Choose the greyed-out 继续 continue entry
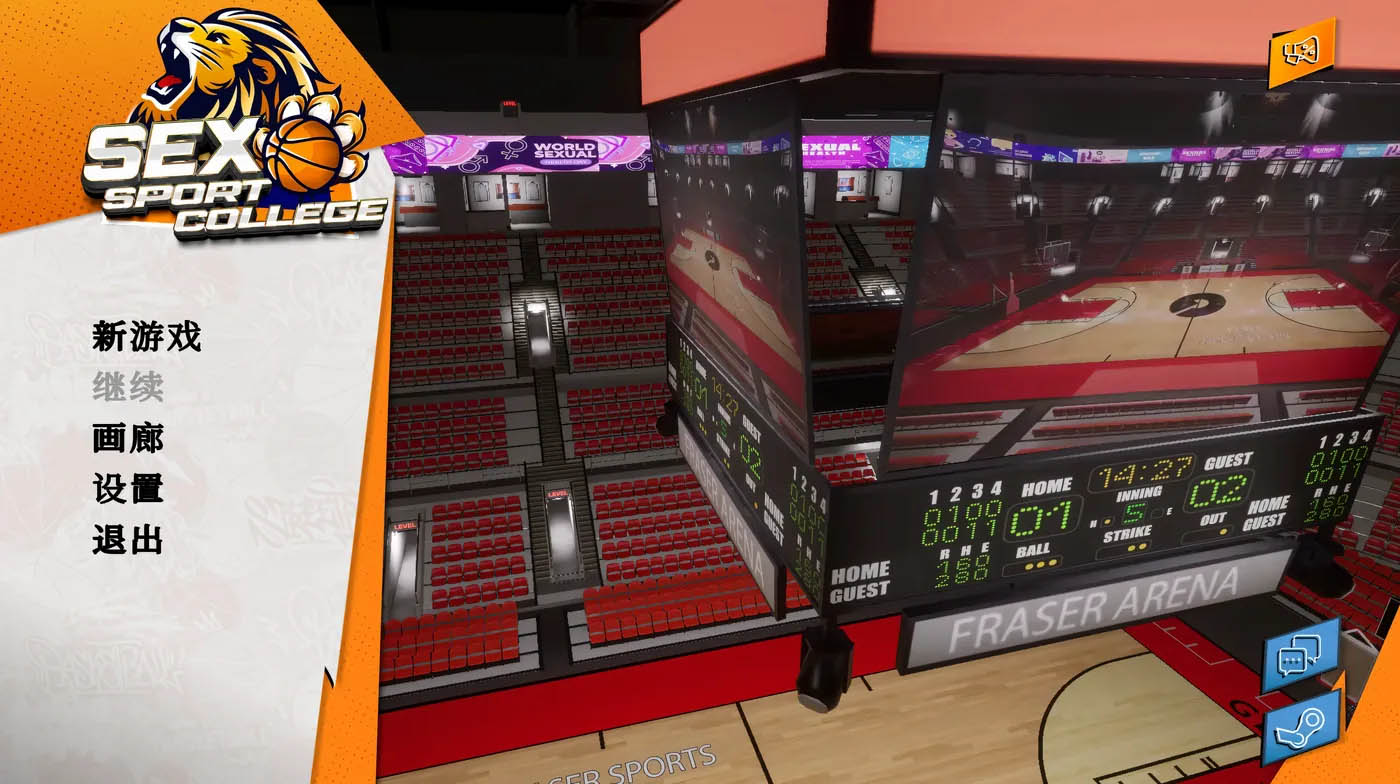The width and height of the screenshot is (1400, 784). 127,387
